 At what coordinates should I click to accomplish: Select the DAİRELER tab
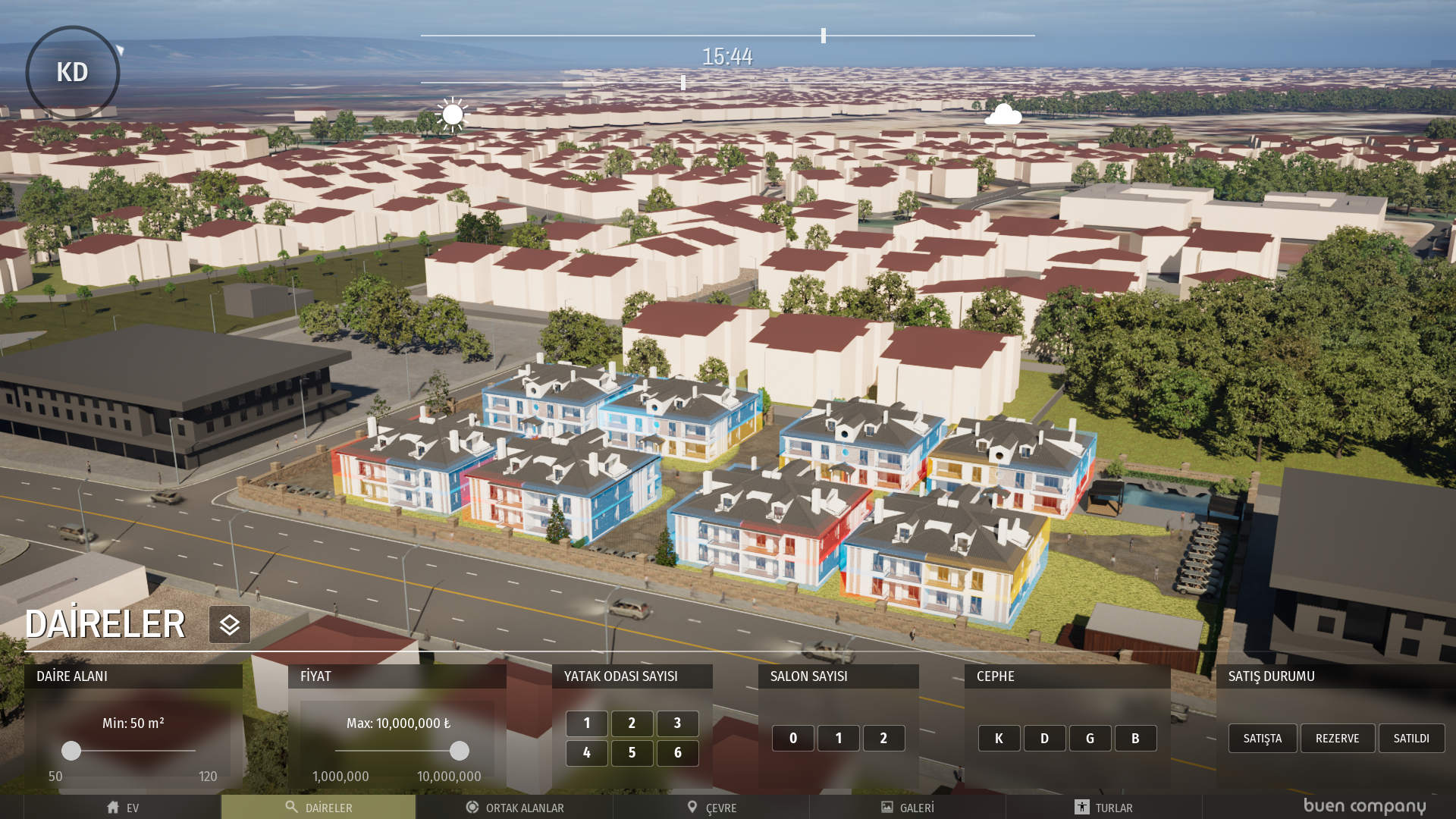tap(318, 808)
